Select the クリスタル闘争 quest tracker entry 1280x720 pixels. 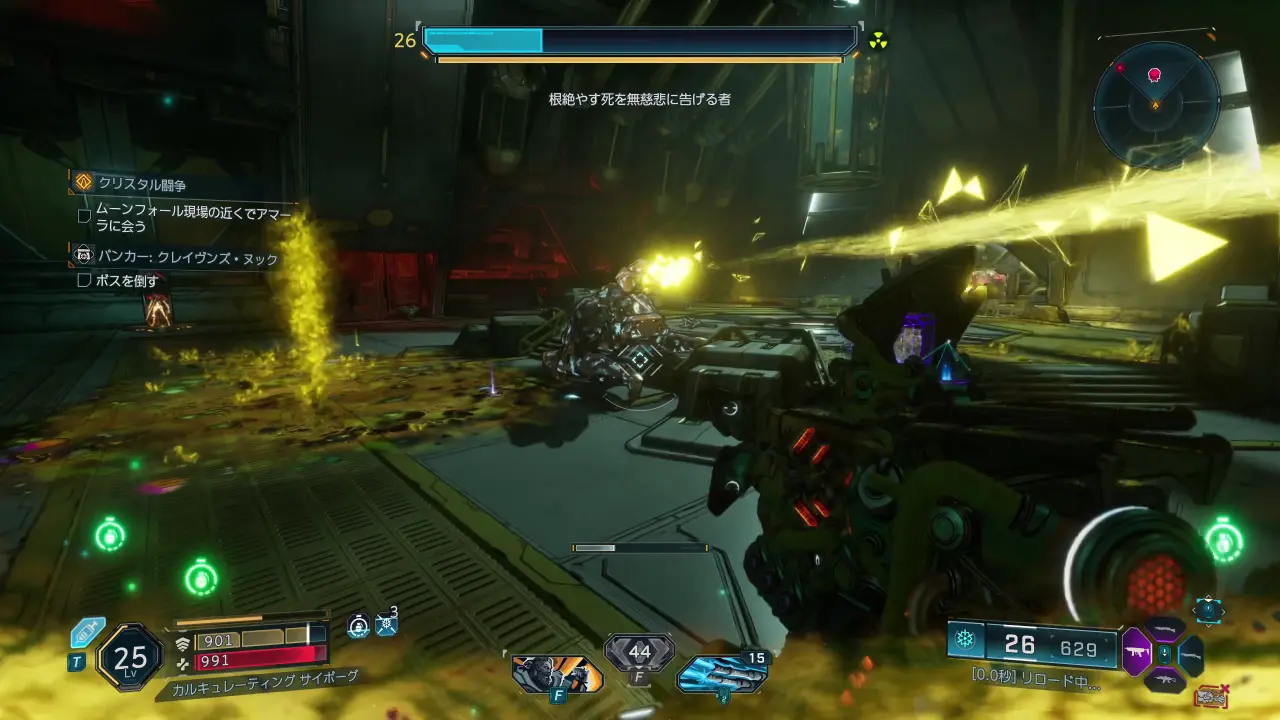pos(142,184)
